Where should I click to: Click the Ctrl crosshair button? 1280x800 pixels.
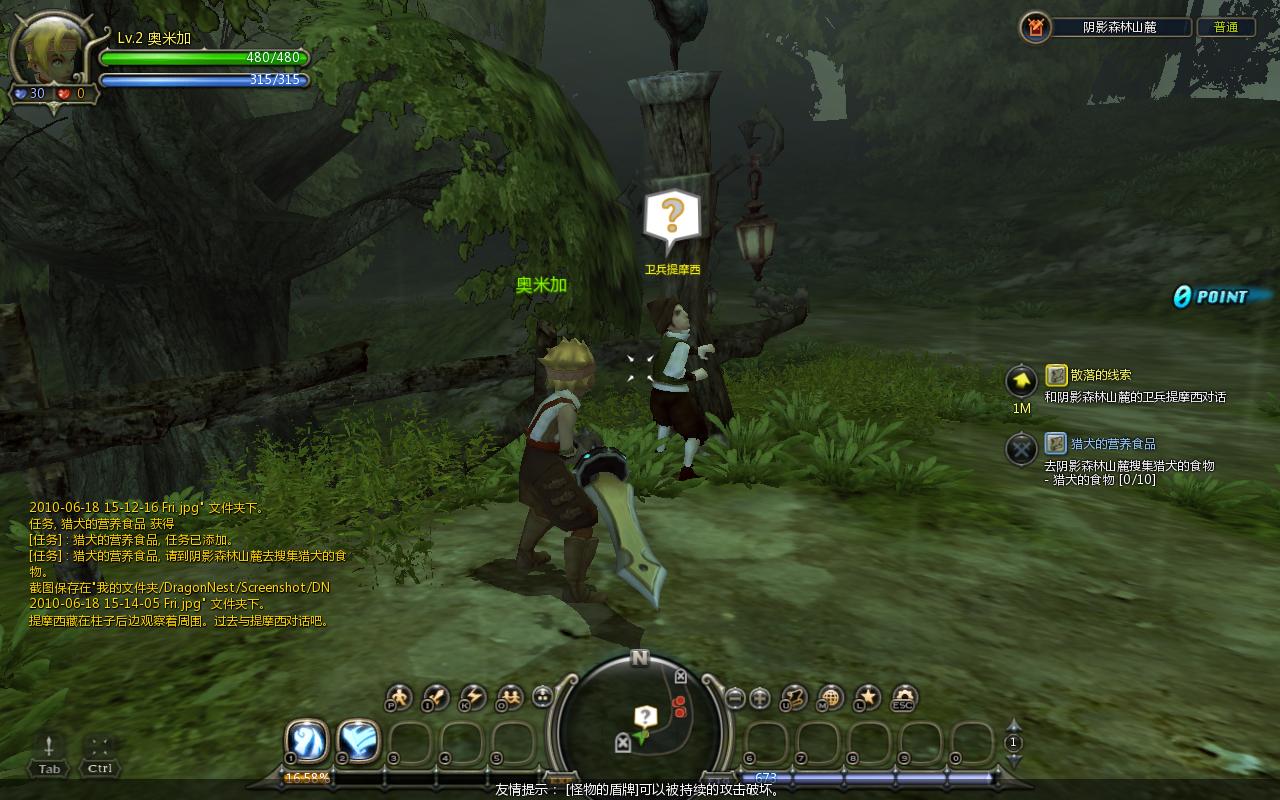click(x=99, y=746)
